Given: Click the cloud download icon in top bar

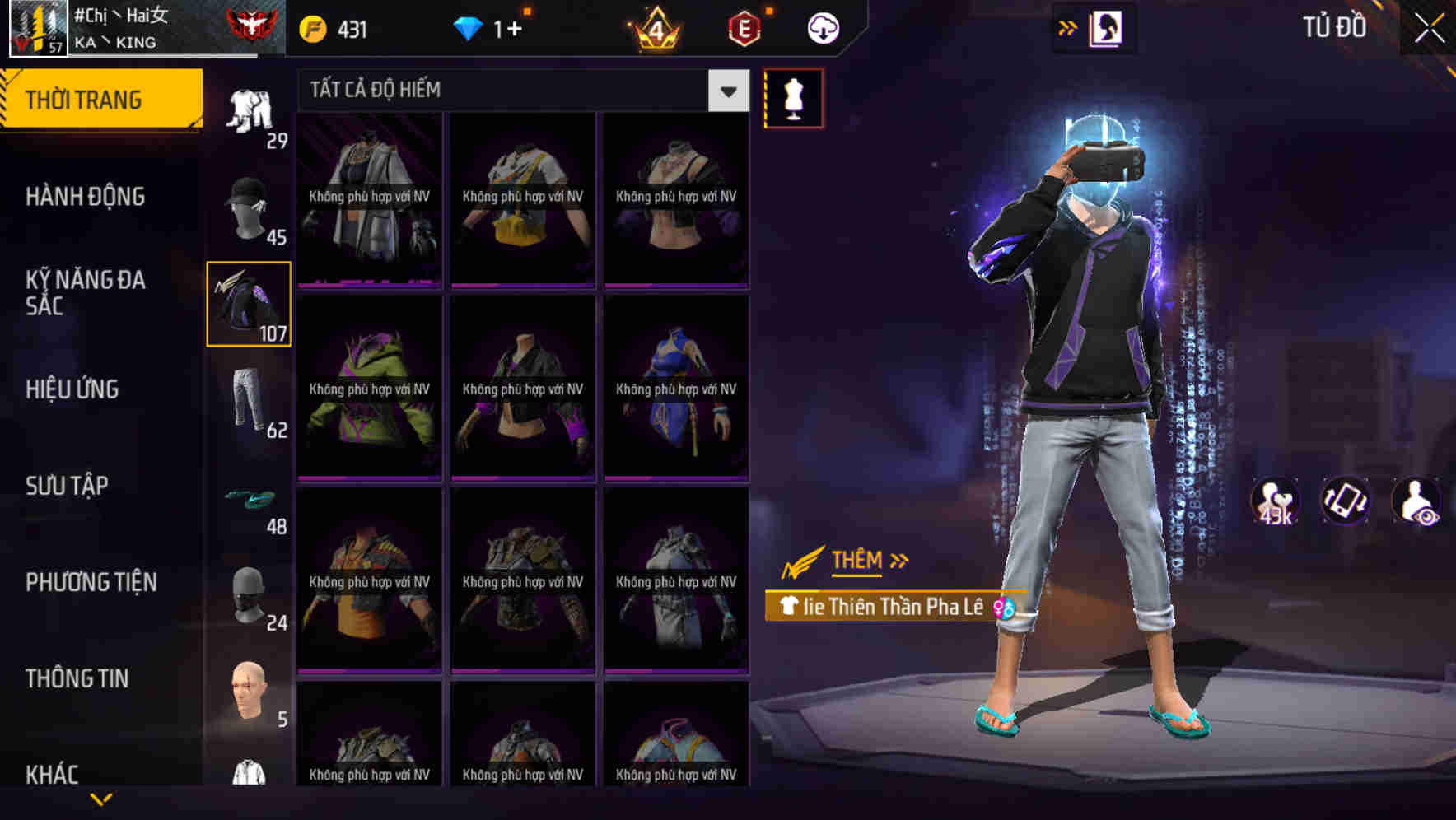Looking at the screenshot, I should (823, 26).
